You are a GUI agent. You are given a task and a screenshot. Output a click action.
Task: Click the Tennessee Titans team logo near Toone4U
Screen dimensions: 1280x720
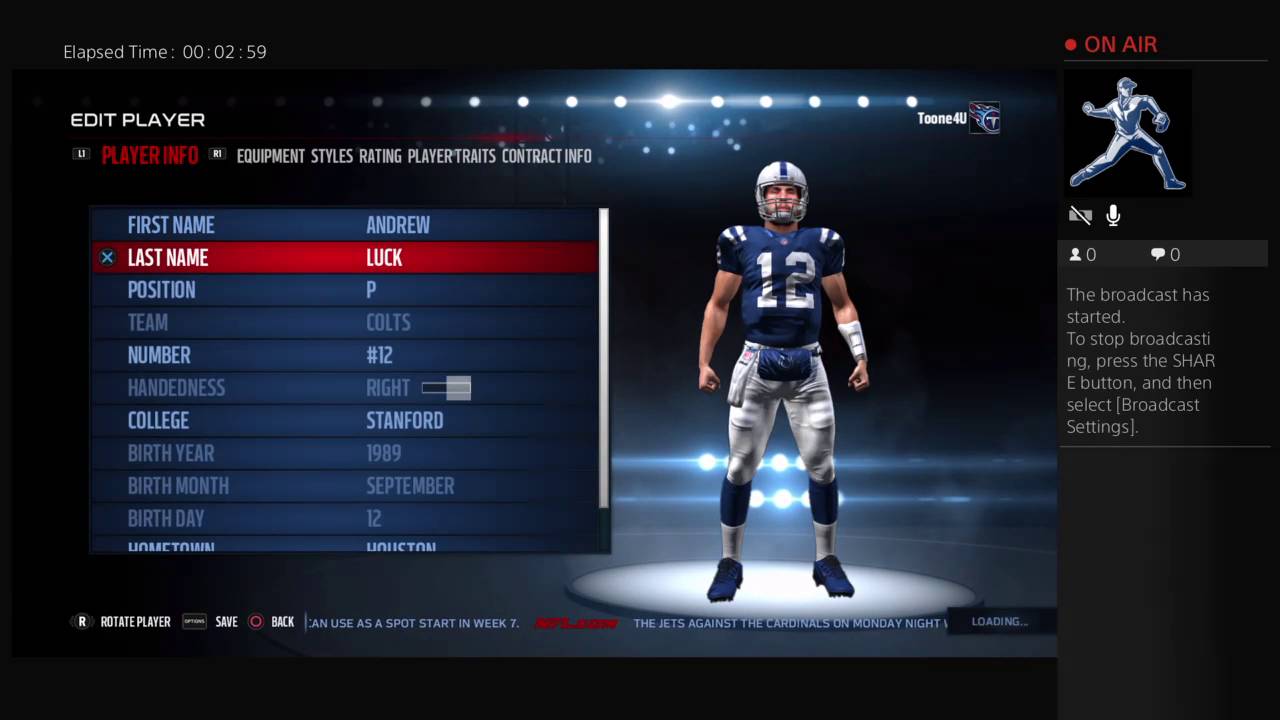[x=984, y=118]
